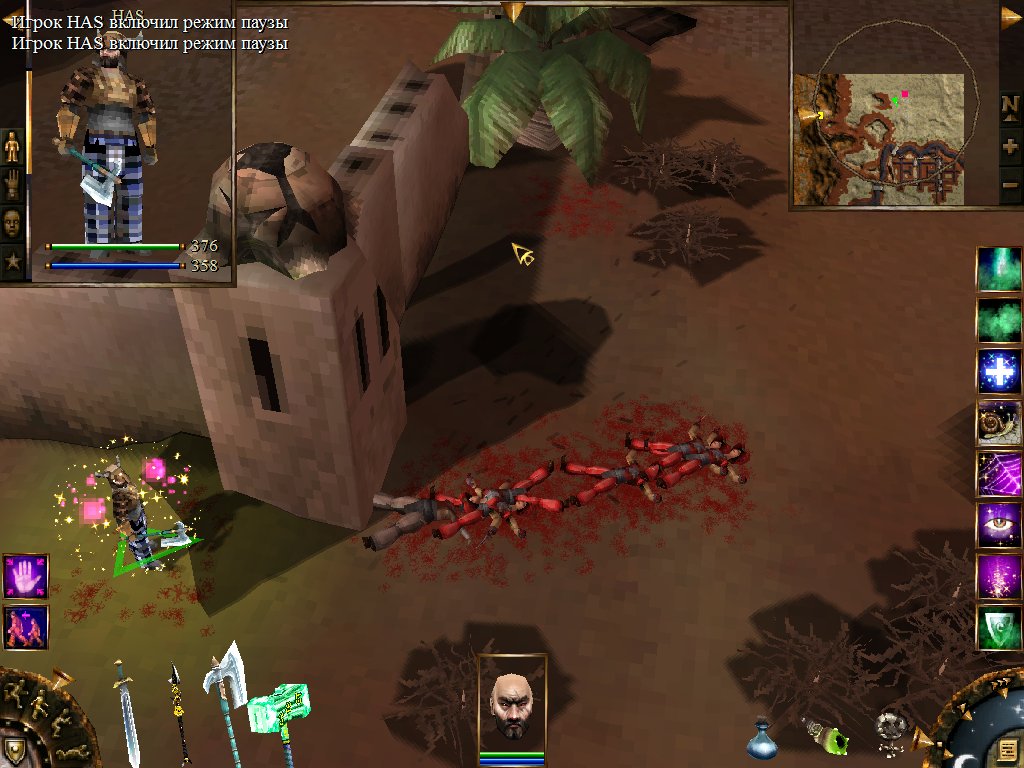Zoom in the minimap with the plus button
The width and height of the screenshot is (1024, 768).
point(1009,146)
